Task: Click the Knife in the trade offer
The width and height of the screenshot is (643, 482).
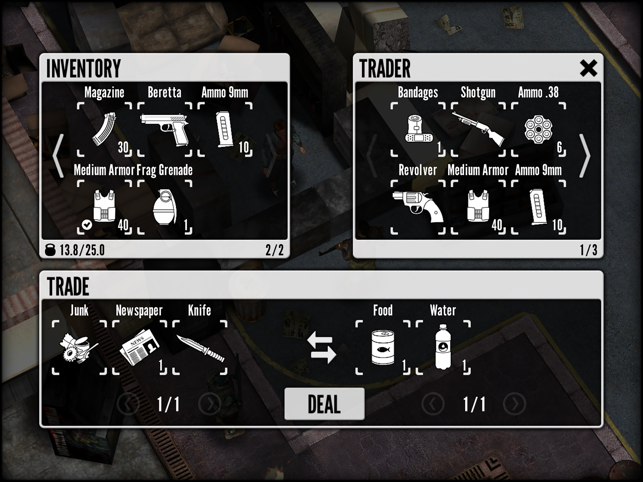Action: point(199,347)
